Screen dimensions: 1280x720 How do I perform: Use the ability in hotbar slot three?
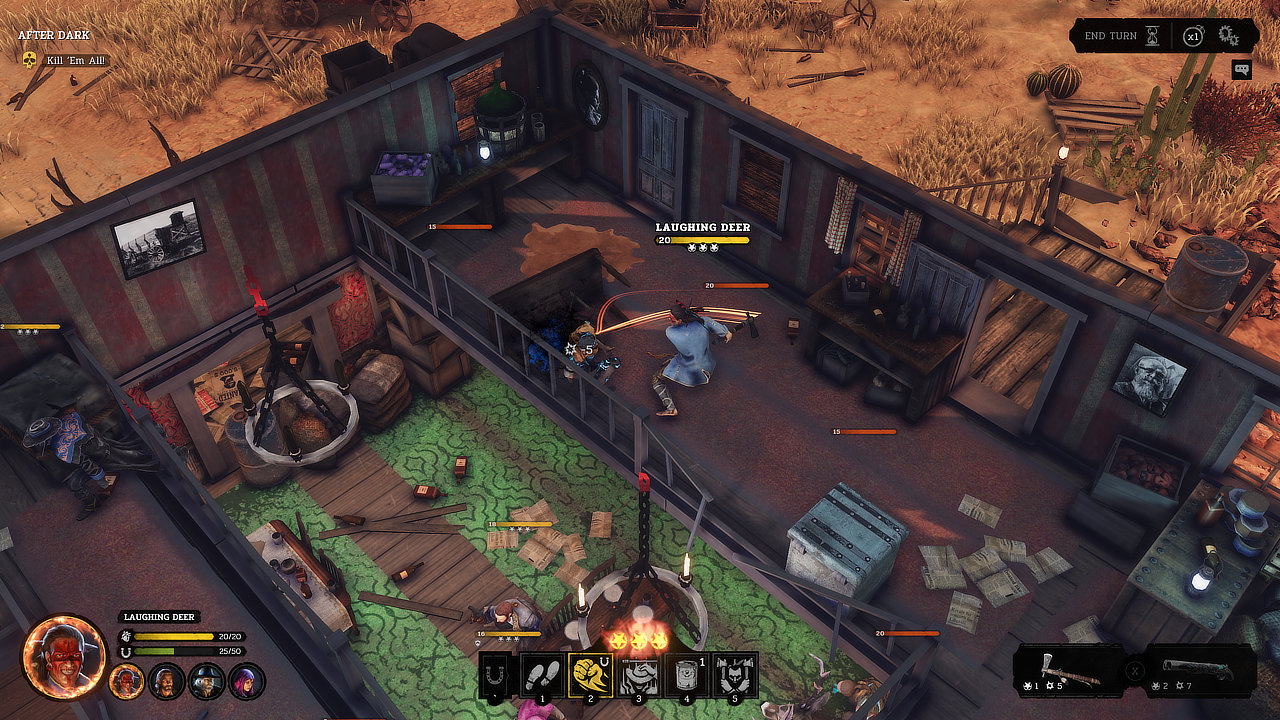pyautogui.click(x=637, y=675)
